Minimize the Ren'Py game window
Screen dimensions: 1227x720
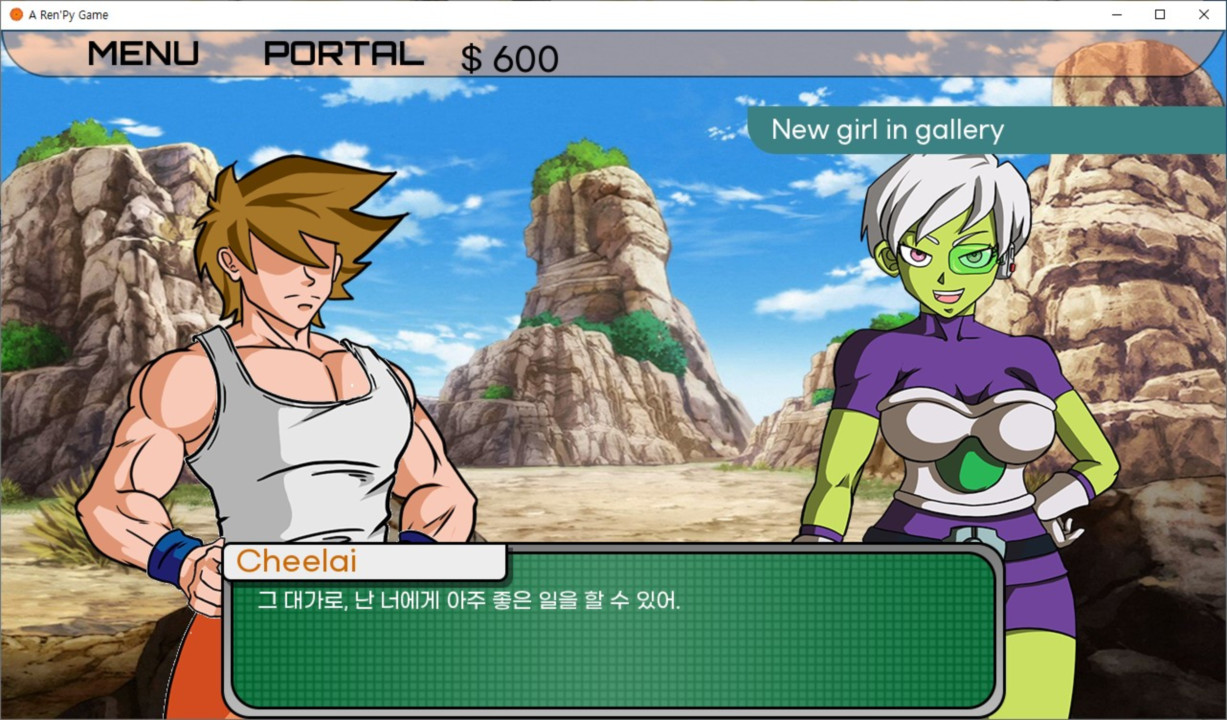1116,15
